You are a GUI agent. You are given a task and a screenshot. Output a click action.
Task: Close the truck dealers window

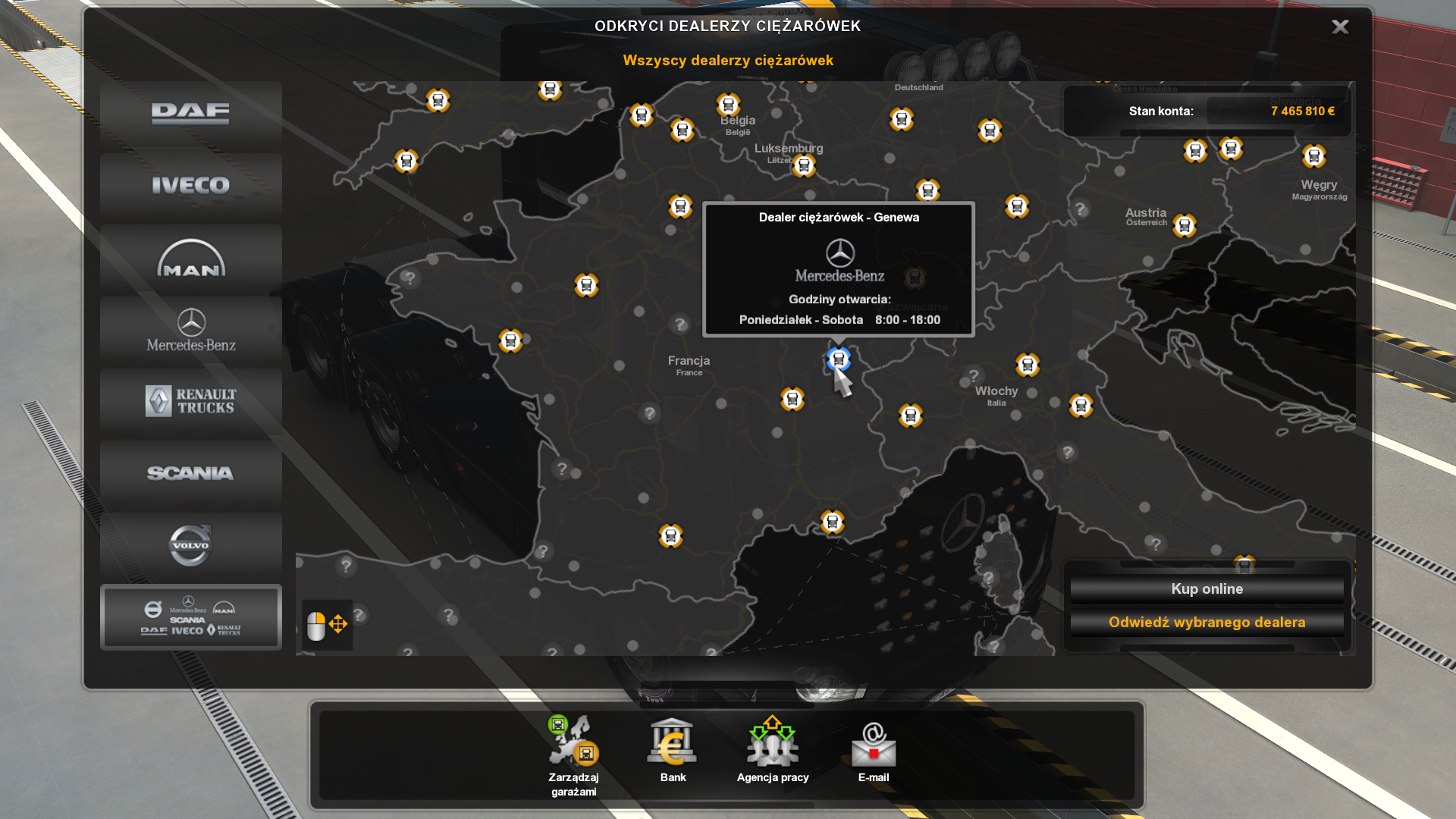(x=1340, y=27)
